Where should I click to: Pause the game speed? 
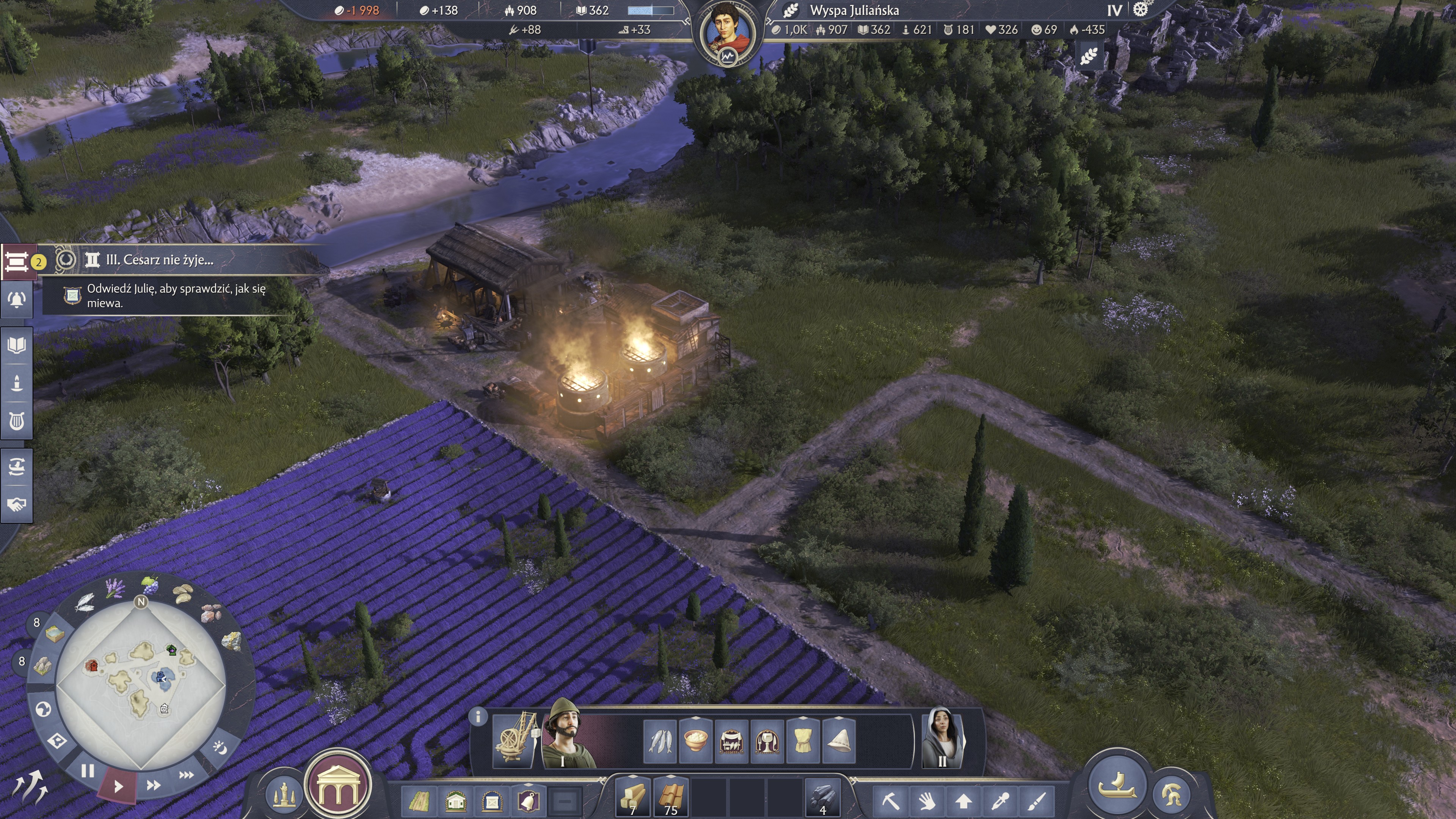coord(87,771)
